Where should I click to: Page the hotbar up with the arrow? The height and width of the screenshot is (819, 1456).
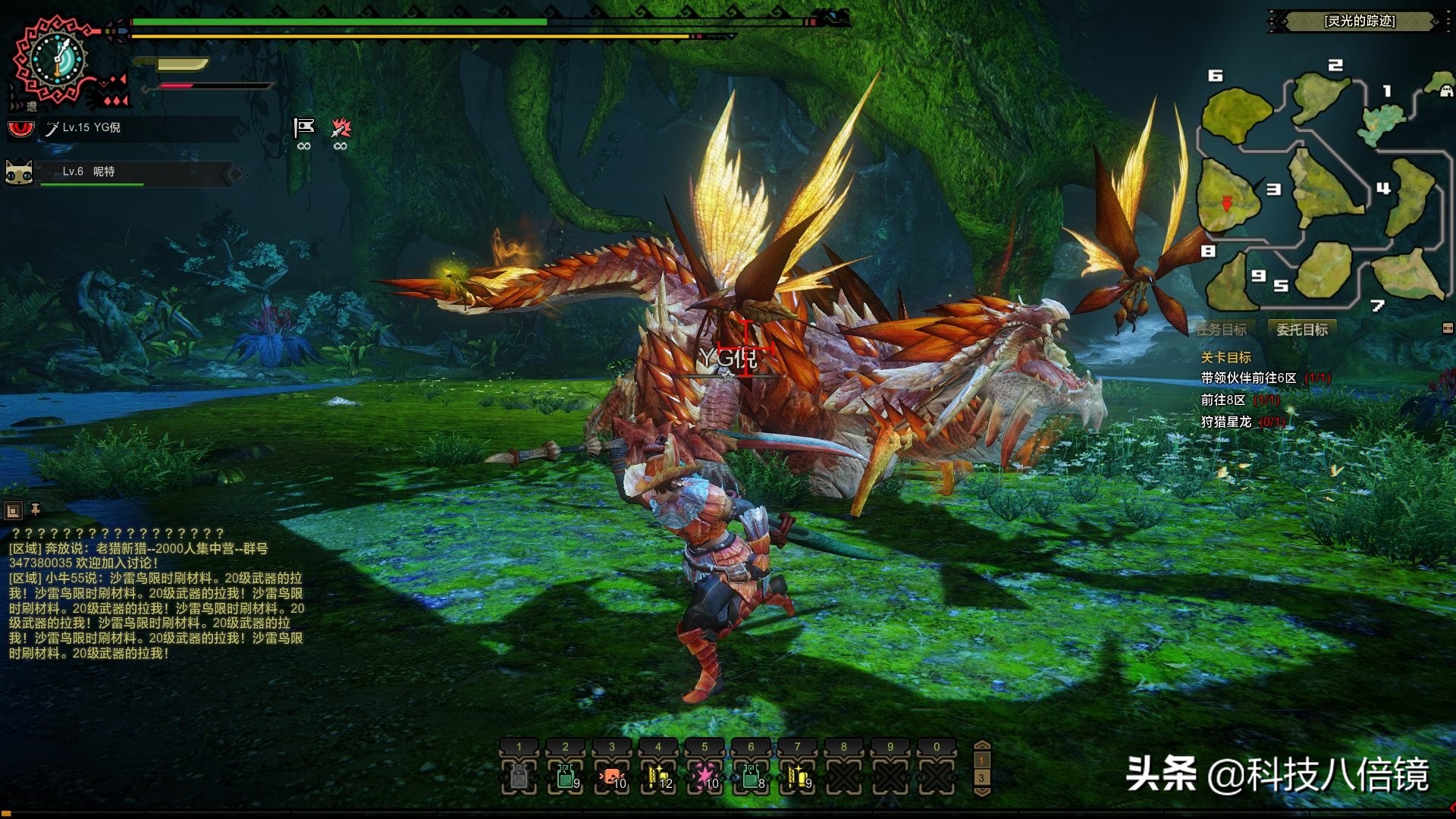coord(981,746)
